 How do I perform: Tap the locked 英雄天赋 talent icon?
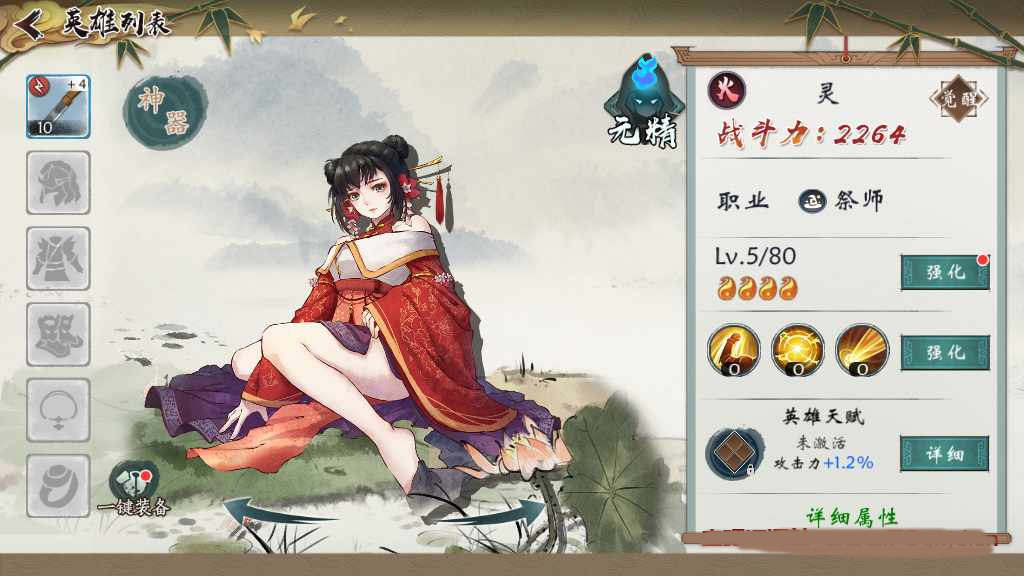coord(735,453)
